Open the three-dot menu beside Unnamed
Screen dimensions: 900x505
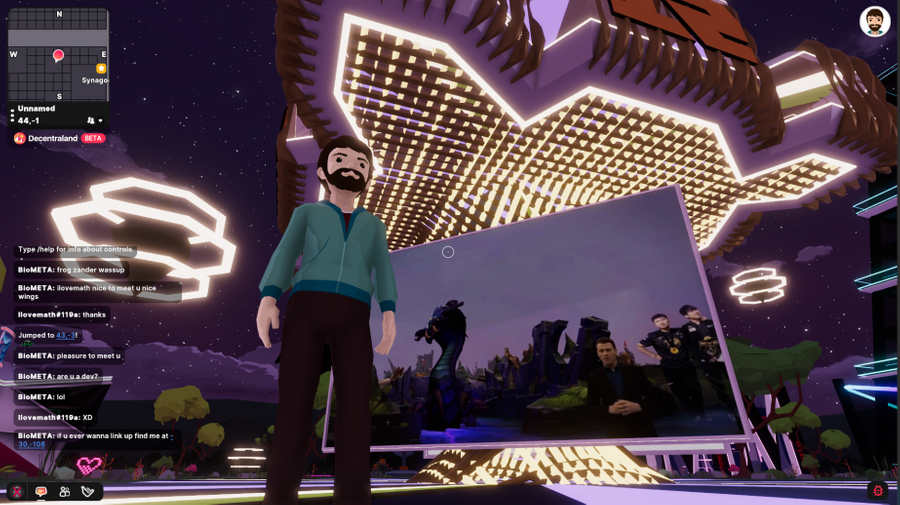click(x=12, y=115)
